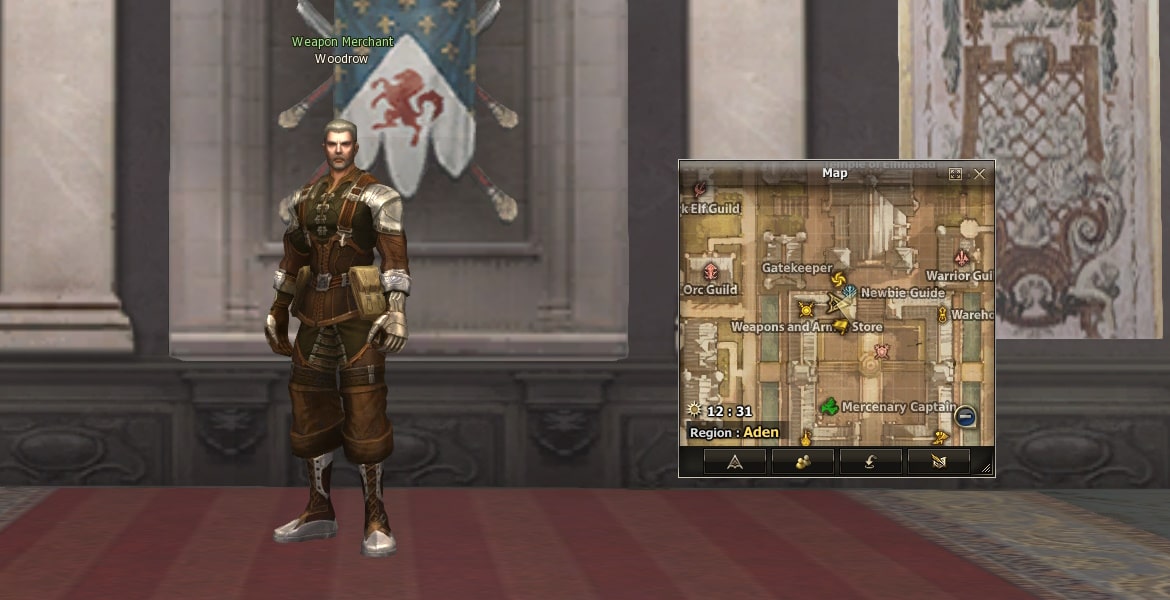The height and width of the screenshot is (600, 1170).
Task: Select the Newbie Guide map marker
Action: pos(849,292)
